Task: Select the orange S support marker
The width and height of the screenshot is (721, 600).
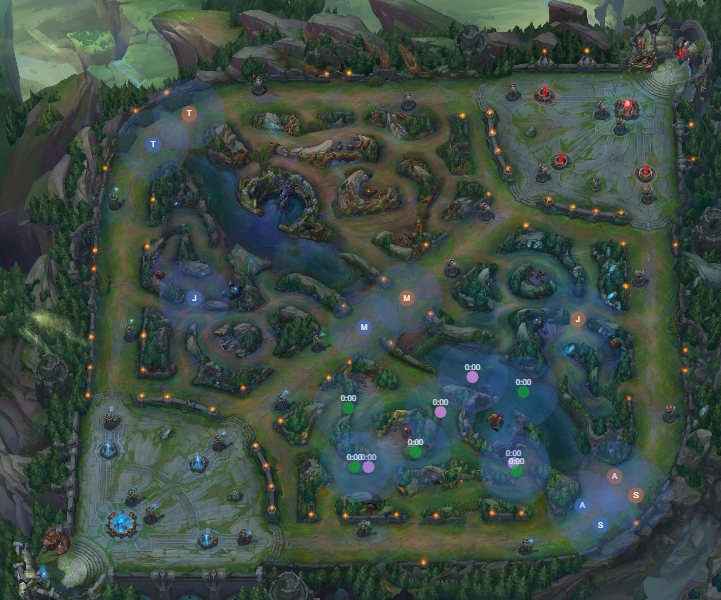Action: tap(634, 495)
